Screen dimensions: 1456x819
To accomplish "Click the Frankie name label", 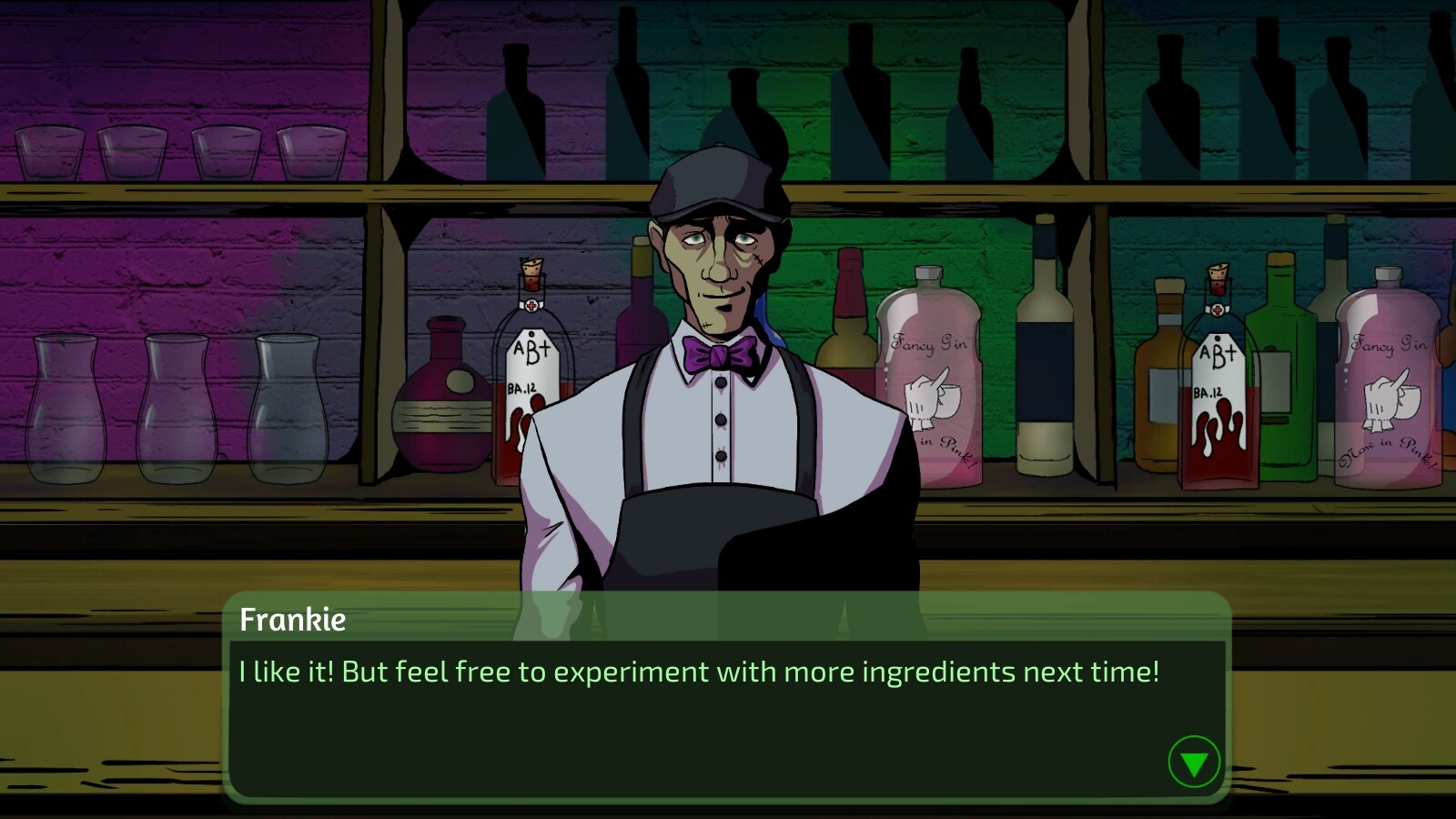I will pyautogui.click(x=292, y=621).
